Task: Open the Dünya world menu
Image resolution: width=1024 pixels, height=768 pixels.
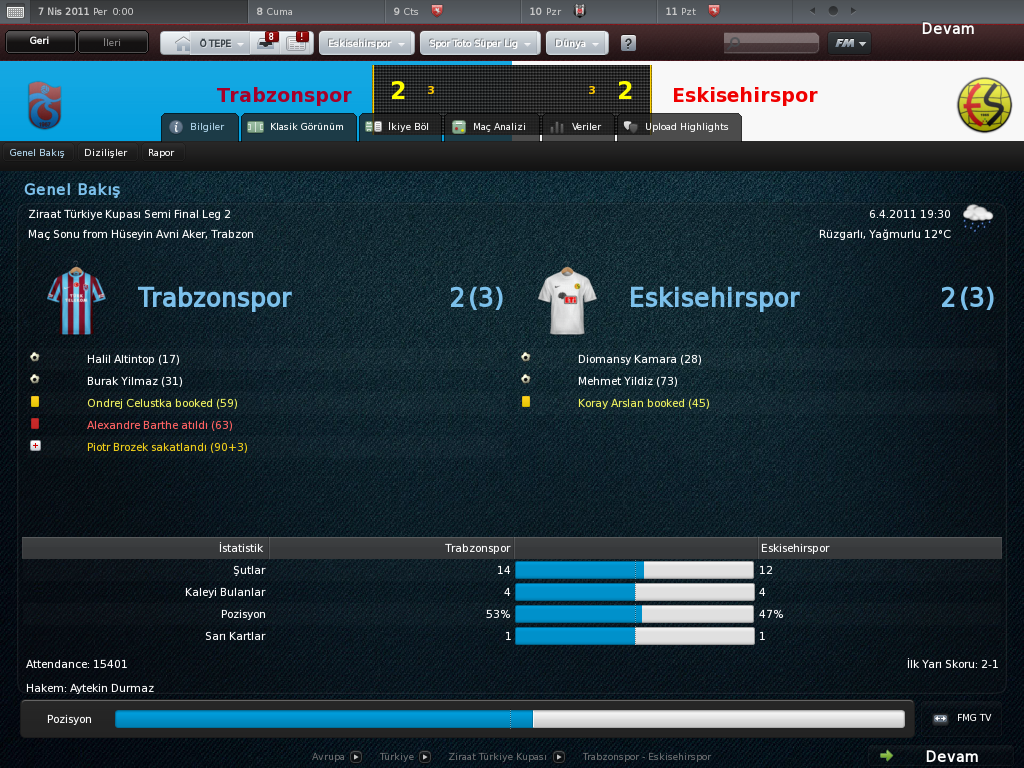Action: 576,44
